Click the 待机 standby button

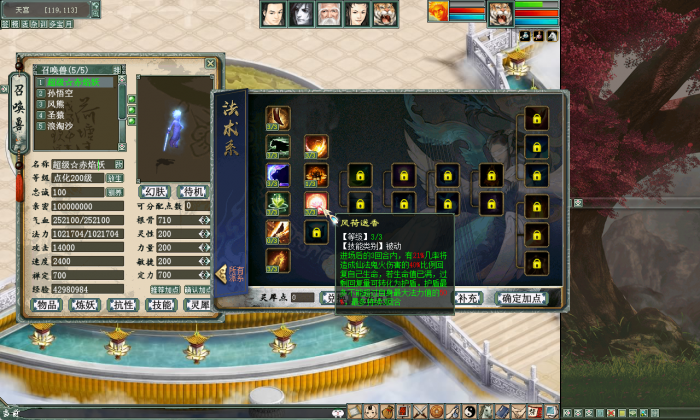click(x=191, y=191)
